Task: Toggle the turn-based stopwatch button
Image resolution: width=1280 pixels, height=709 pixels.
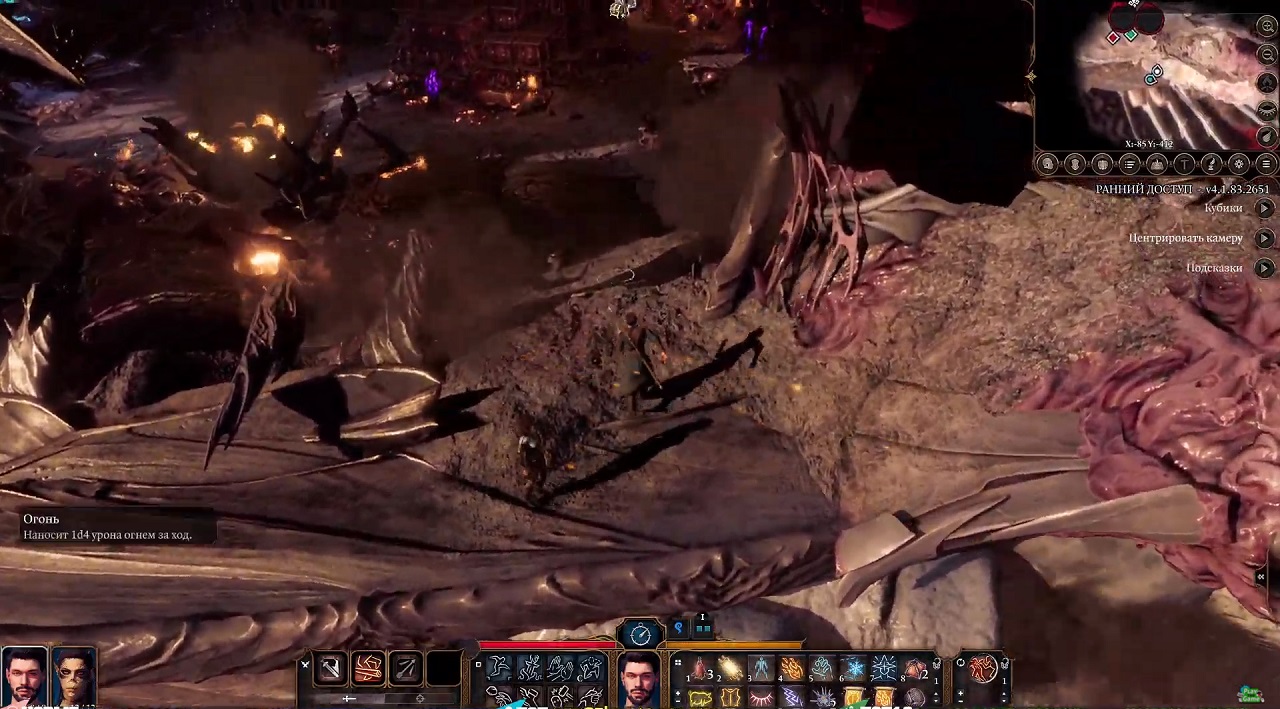Action: 640,633
